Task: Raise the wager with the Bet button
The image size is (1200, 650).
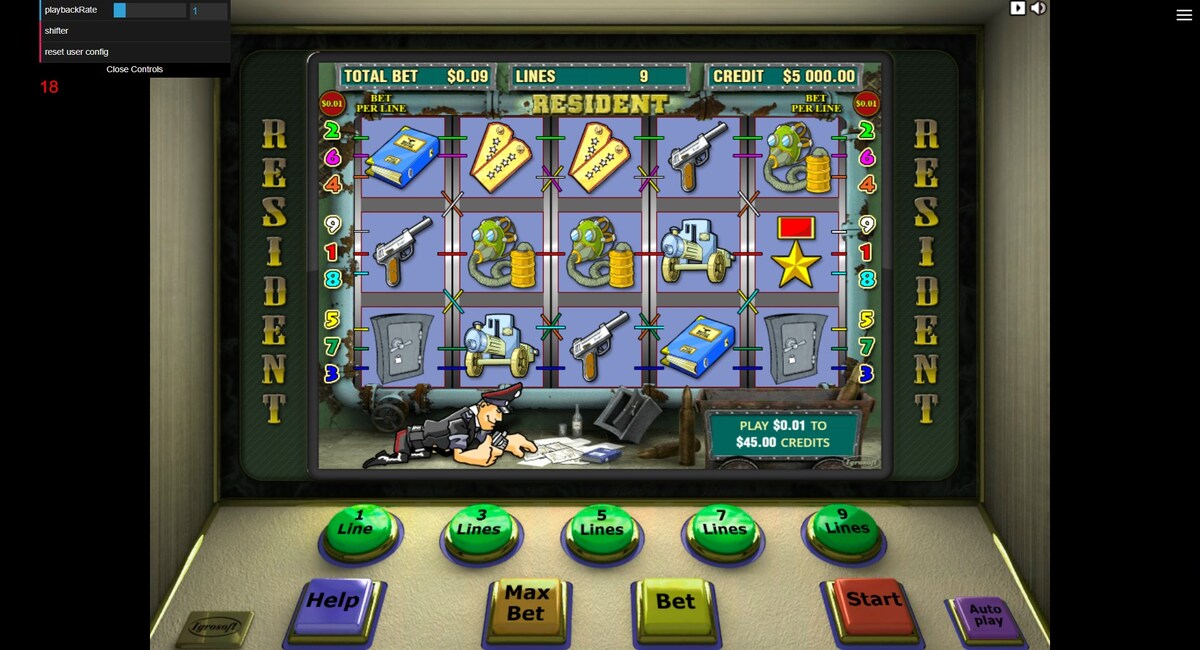Action: coord(675,603)
